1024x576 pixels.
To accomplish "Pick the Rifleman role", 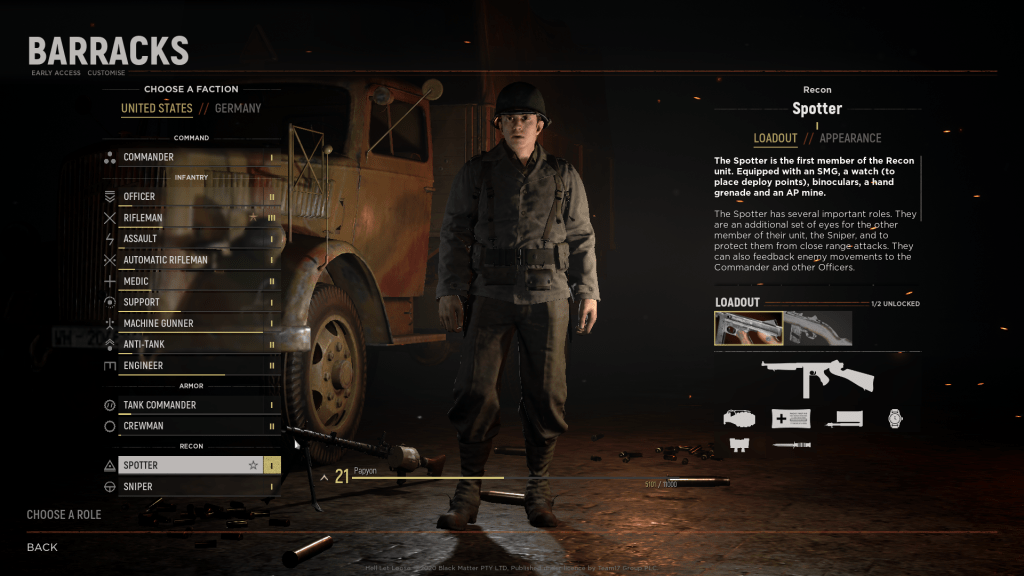I will point(190,217).
